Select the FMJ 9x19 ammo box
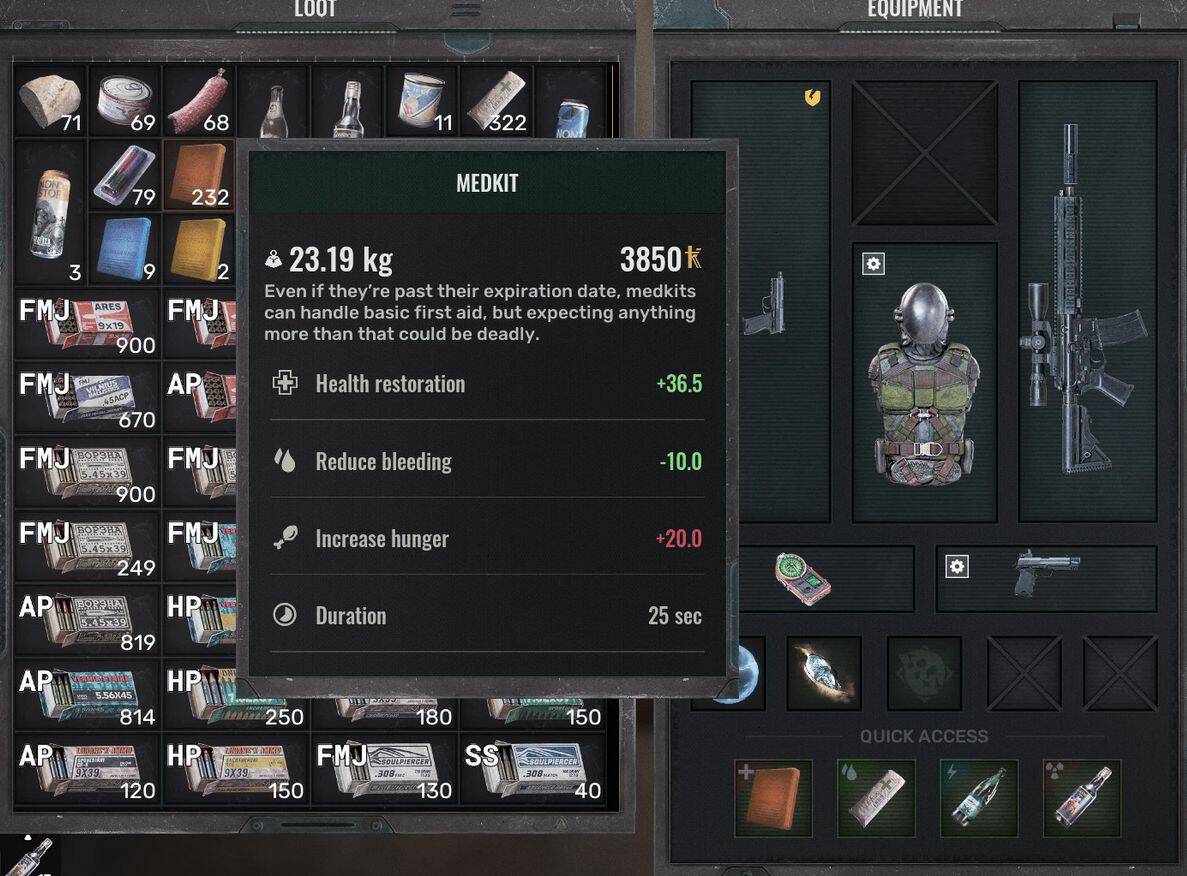Image resolution: width=1187 pixels, height=876 pixels. coord(88,323)
